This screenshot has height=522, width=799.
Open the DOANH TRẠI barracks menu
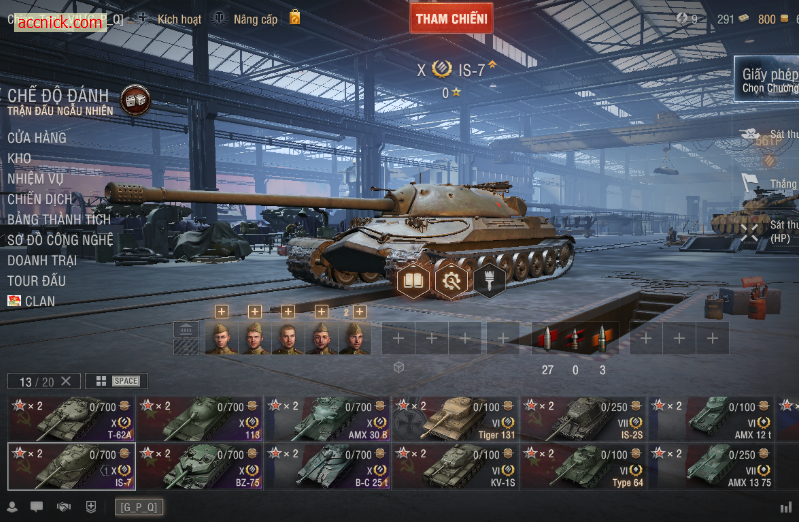[42, 260]
